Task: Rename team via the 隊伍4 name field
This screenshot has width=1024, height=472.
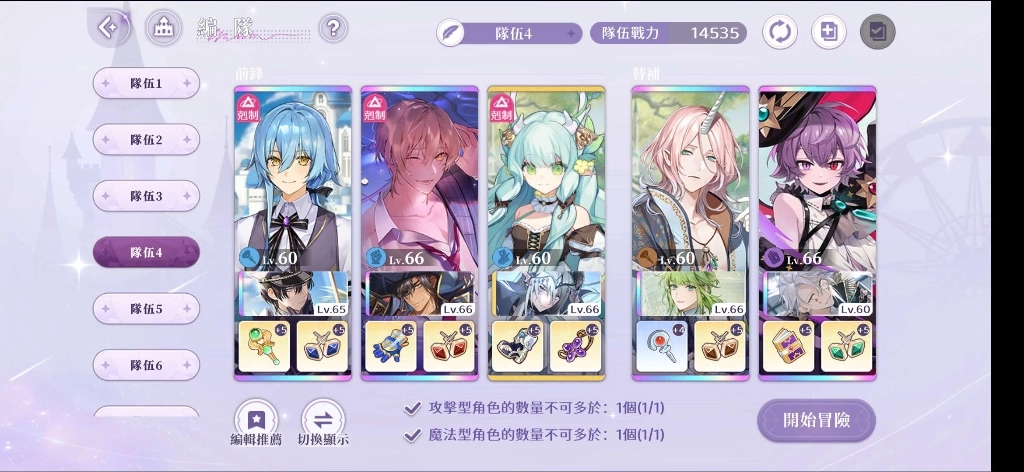Action: pyautogui.click(x=510, y=33)
